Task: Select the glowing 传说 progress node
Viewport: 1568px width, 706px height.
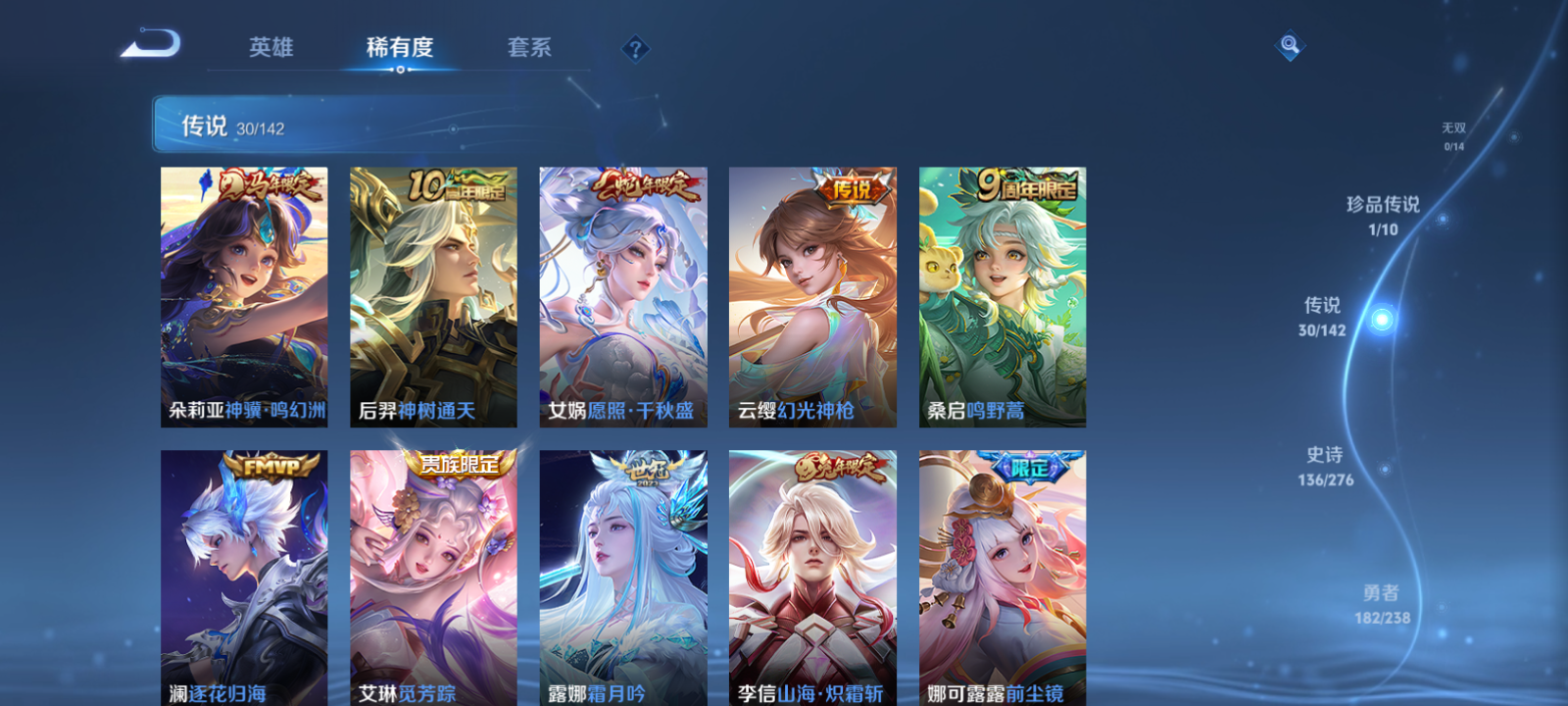Action: click(x=1380, y=316)
